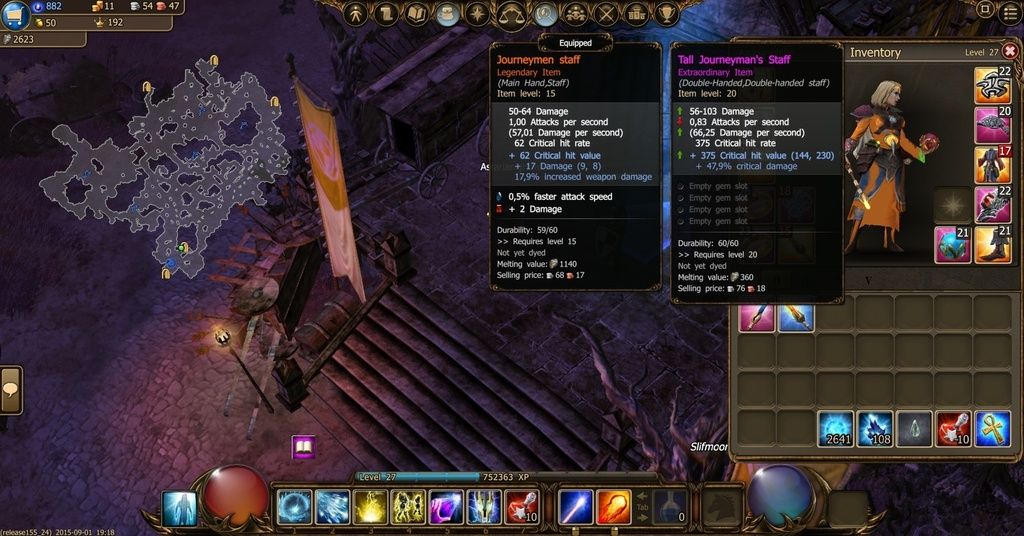The height and width of the screenshot is (536, 1024).
Task: Open the character silhouette menu
Action: click(x=356, y=14)
